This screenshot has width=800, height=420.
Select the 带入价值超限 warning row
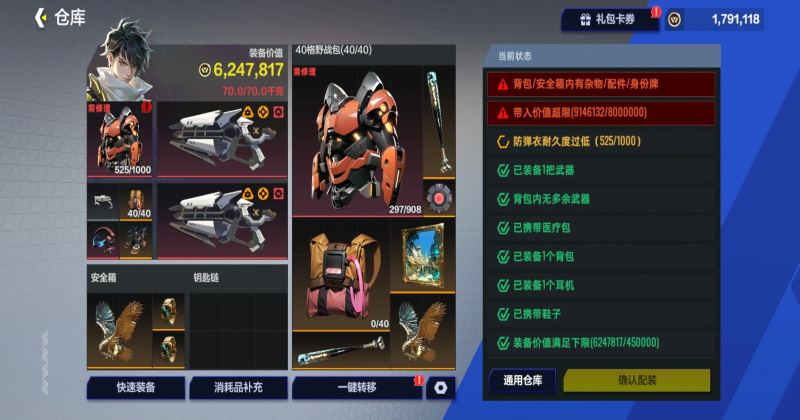(x=600, y=113)
